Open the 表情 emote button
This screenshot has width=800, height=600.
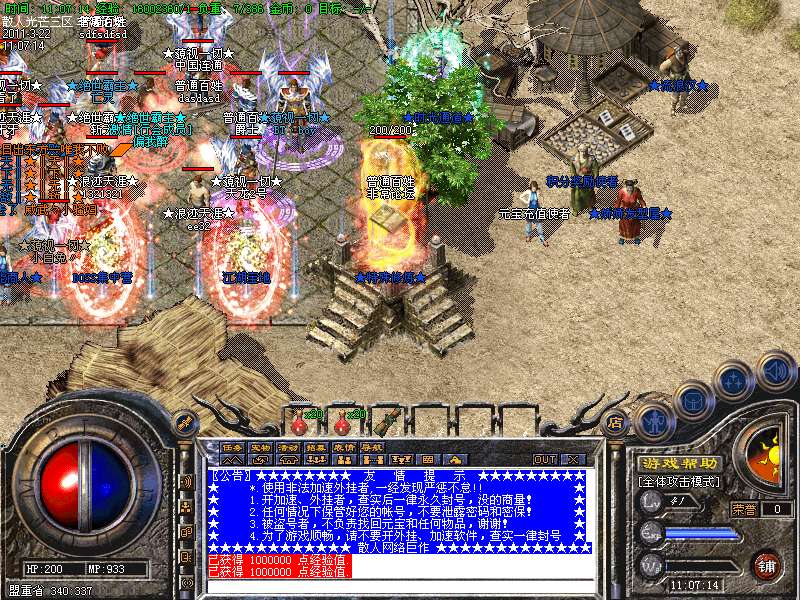pyautogui.click(x=344, y=446)
